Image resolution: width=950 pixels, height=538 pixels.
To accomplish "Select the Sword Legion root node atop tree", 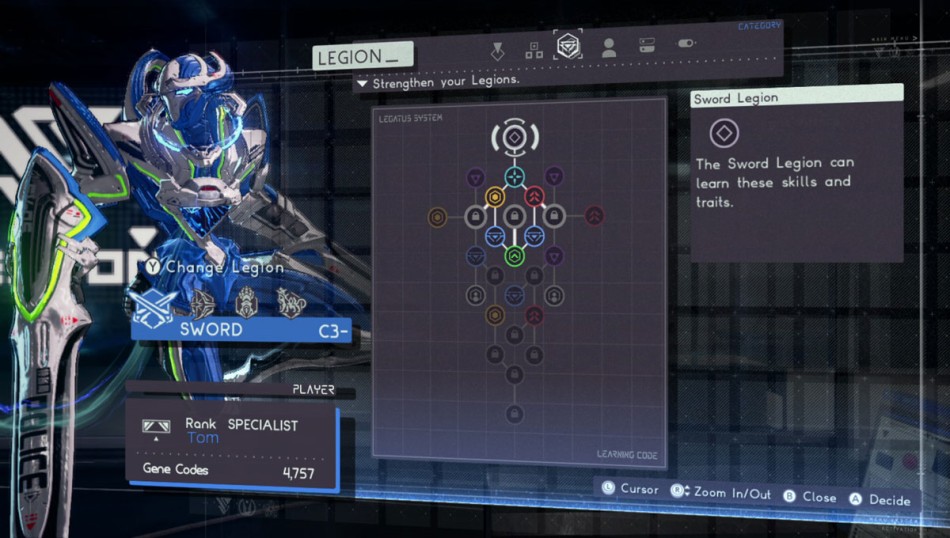I will pos(514,137).
